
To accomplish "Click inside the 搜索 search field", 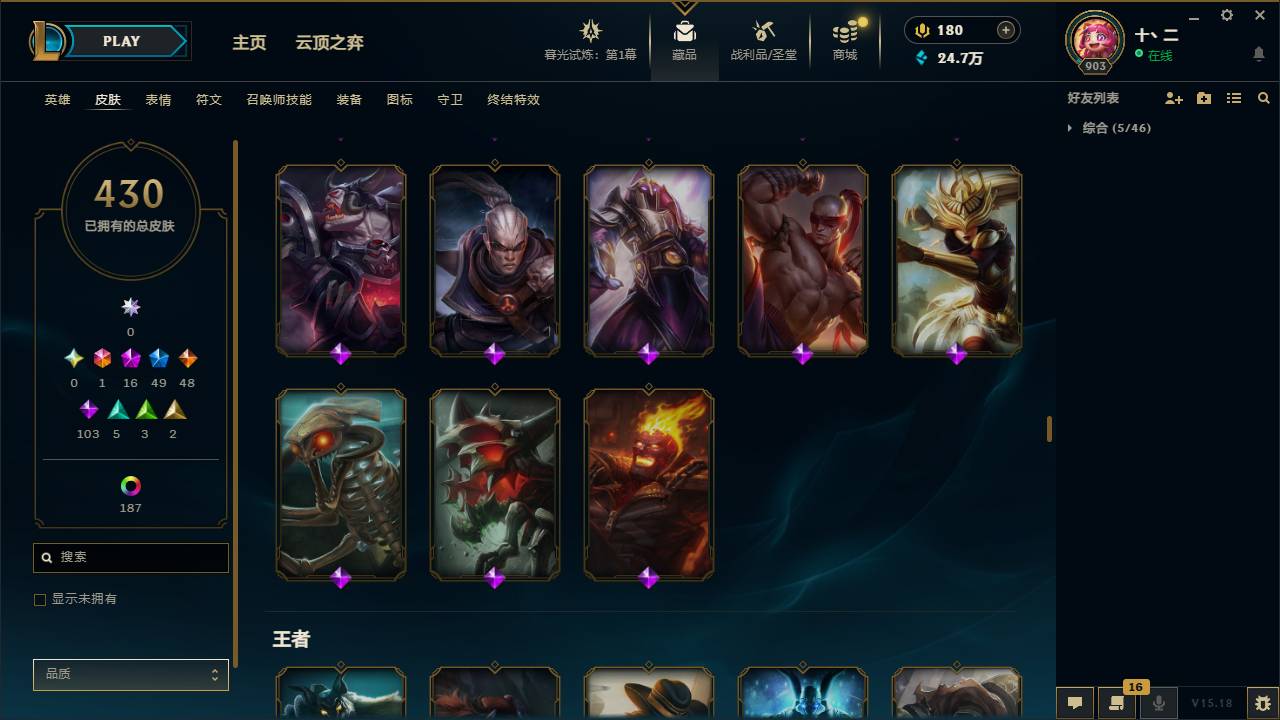I will (130, 557).
